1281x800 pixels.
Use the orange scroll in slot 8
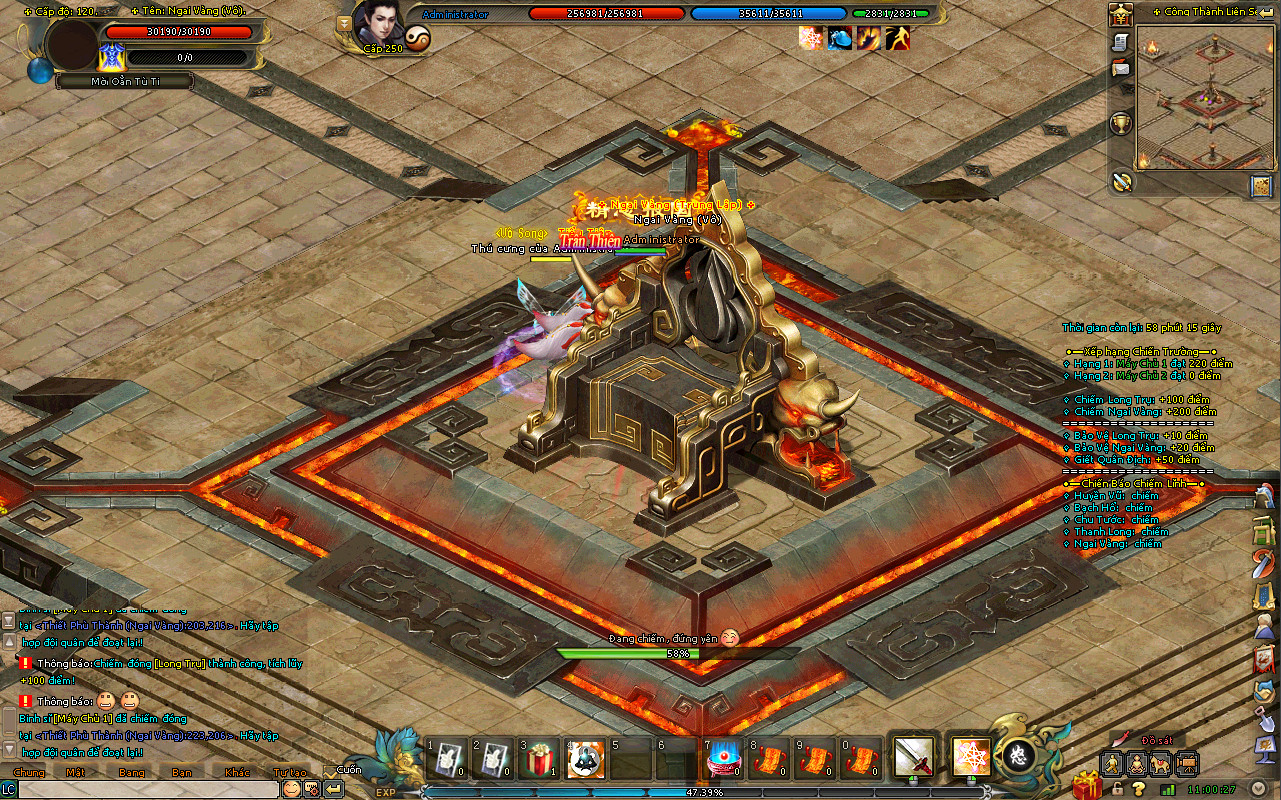click(768, 761)
